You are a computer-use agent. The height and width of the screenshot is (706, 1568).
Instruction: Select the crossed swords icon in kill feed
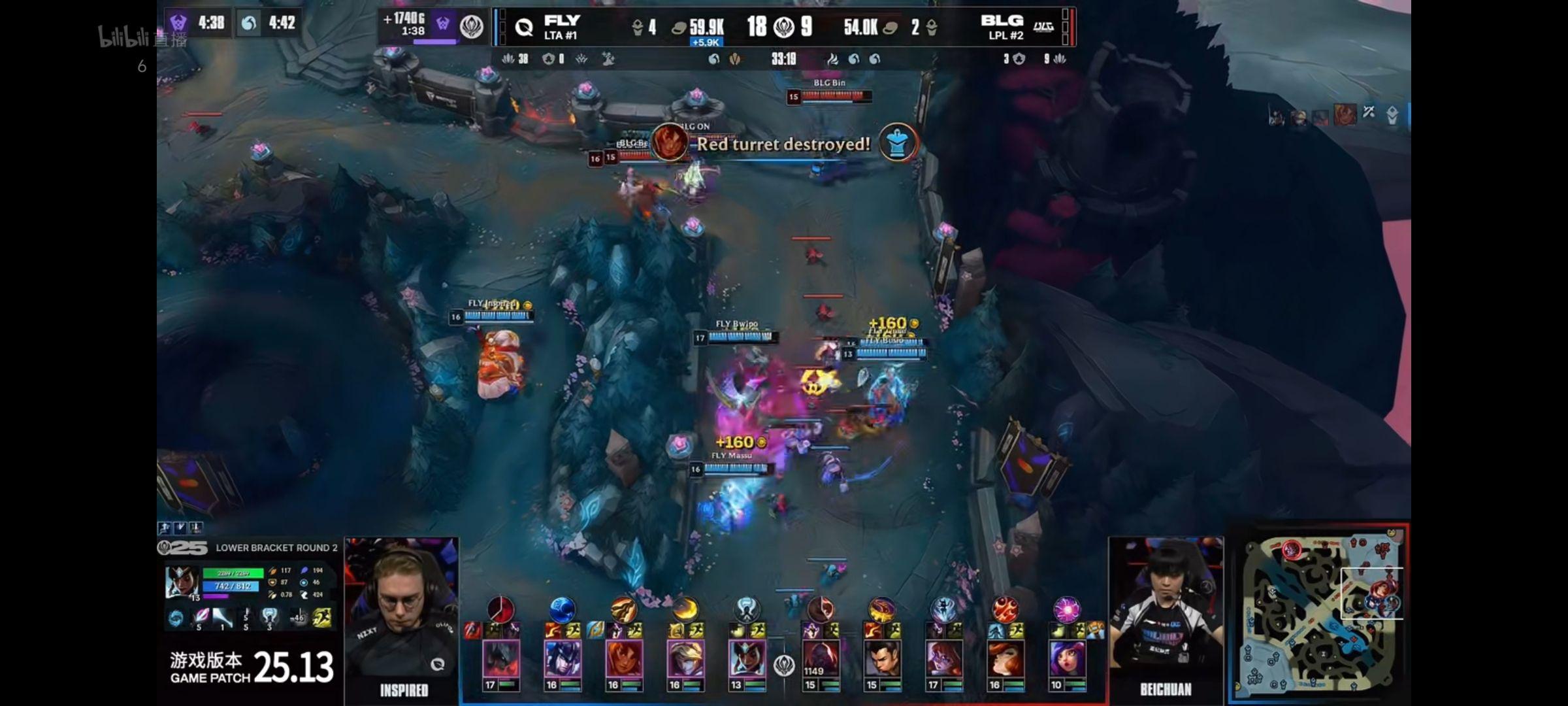coord(1369,112)
